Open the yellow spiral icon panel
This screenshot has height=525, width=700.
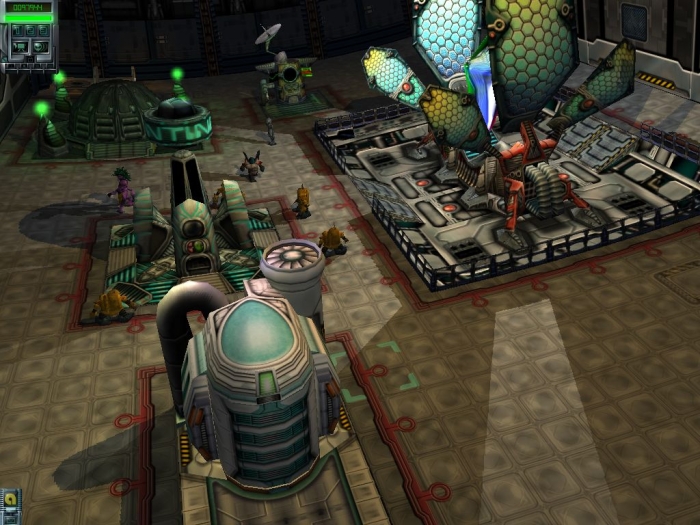pyautogui.click(x=10, y=498)
